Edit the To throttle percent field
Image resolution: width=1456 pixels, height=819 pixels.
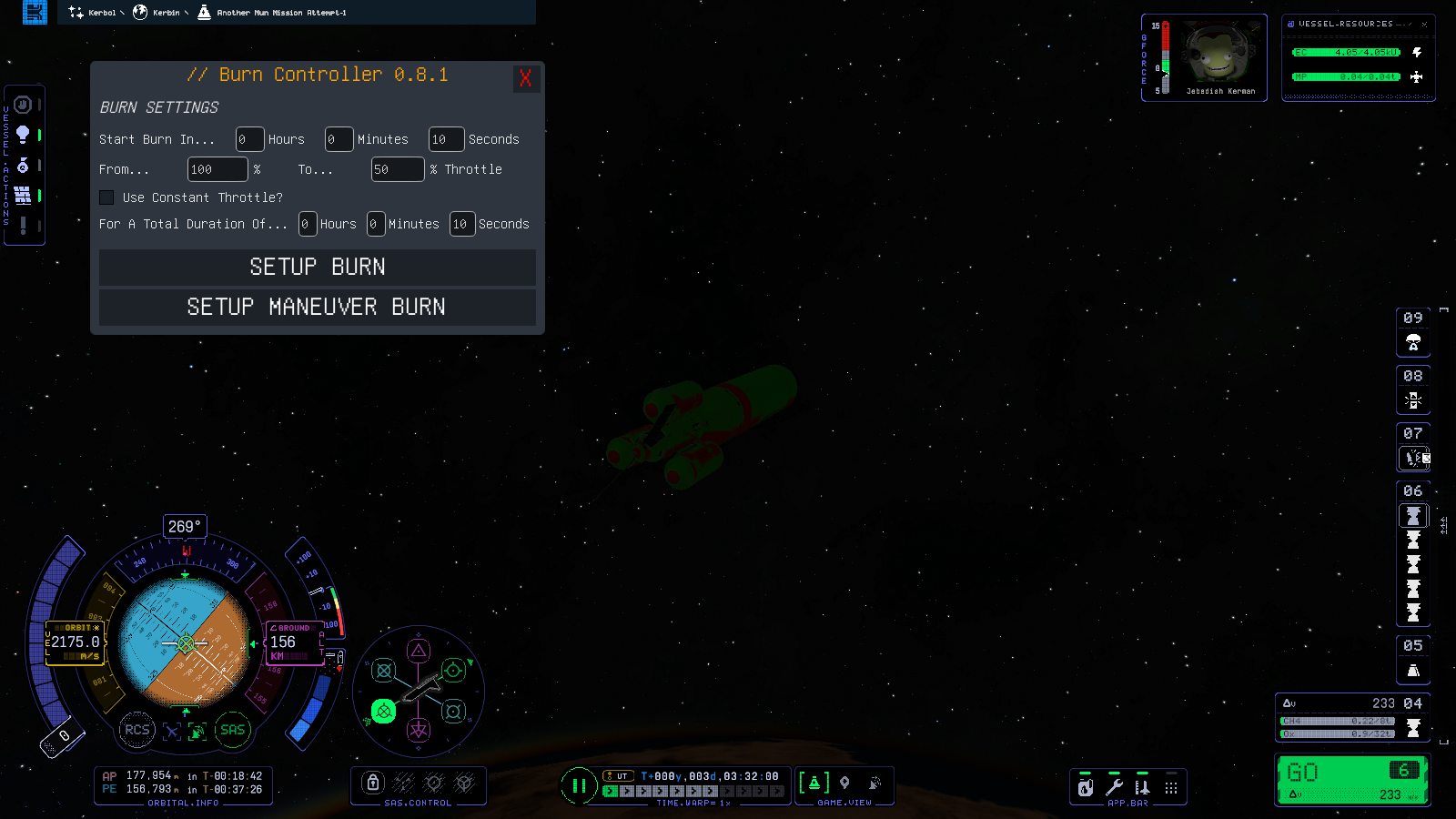[x=397, y=169]
